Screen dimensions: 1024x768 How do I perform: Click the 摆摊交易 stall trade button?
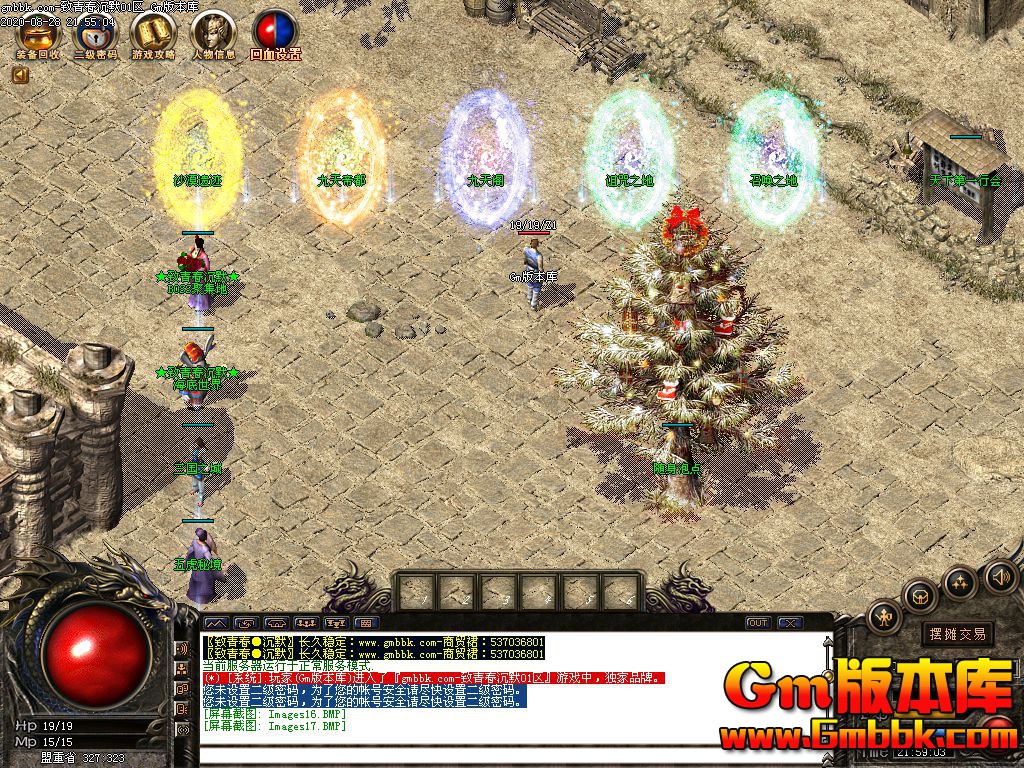click(957, 633)
